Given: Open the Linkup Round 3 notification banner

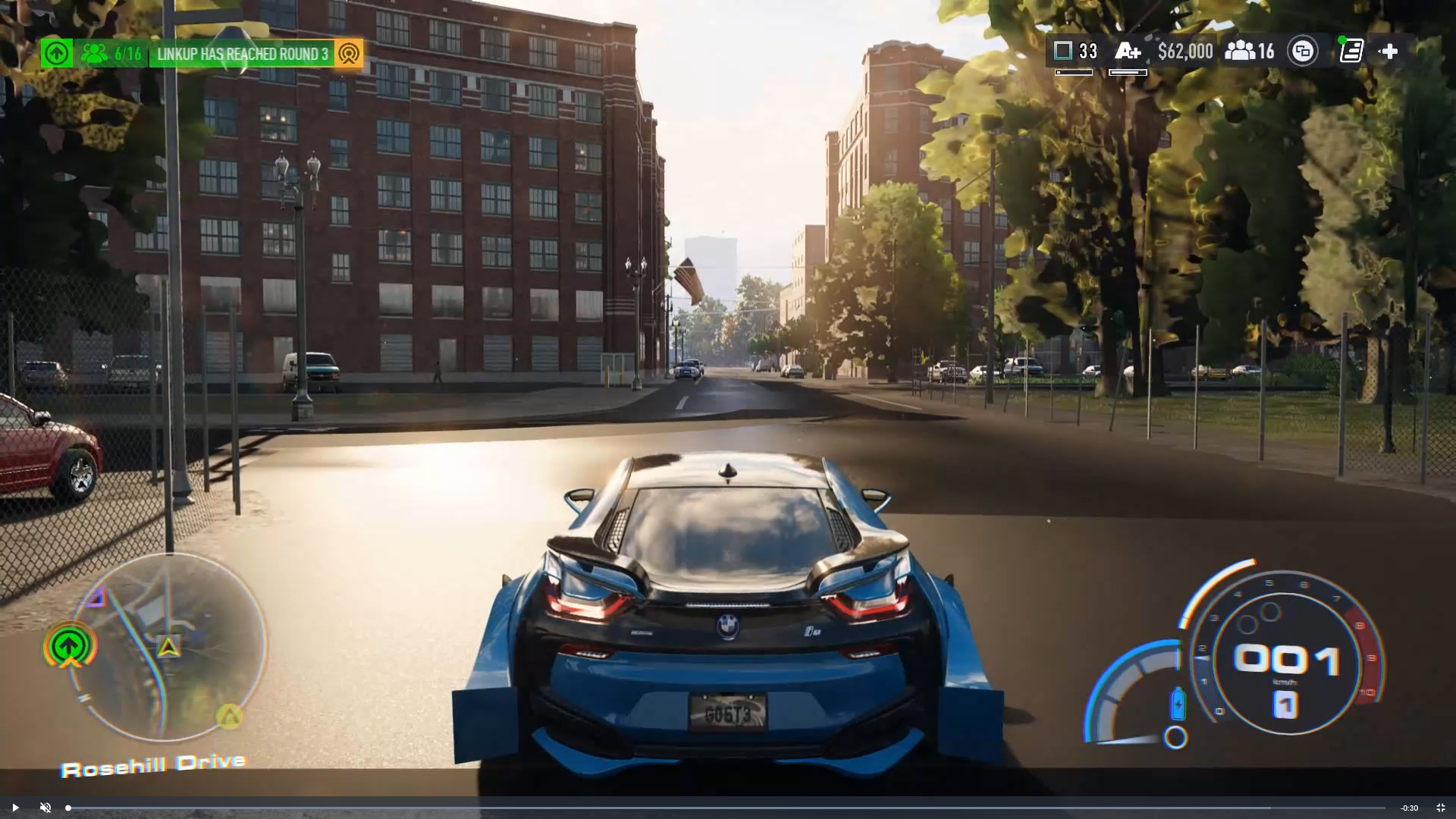Looking at the screenshot, I should coord(242,54).
